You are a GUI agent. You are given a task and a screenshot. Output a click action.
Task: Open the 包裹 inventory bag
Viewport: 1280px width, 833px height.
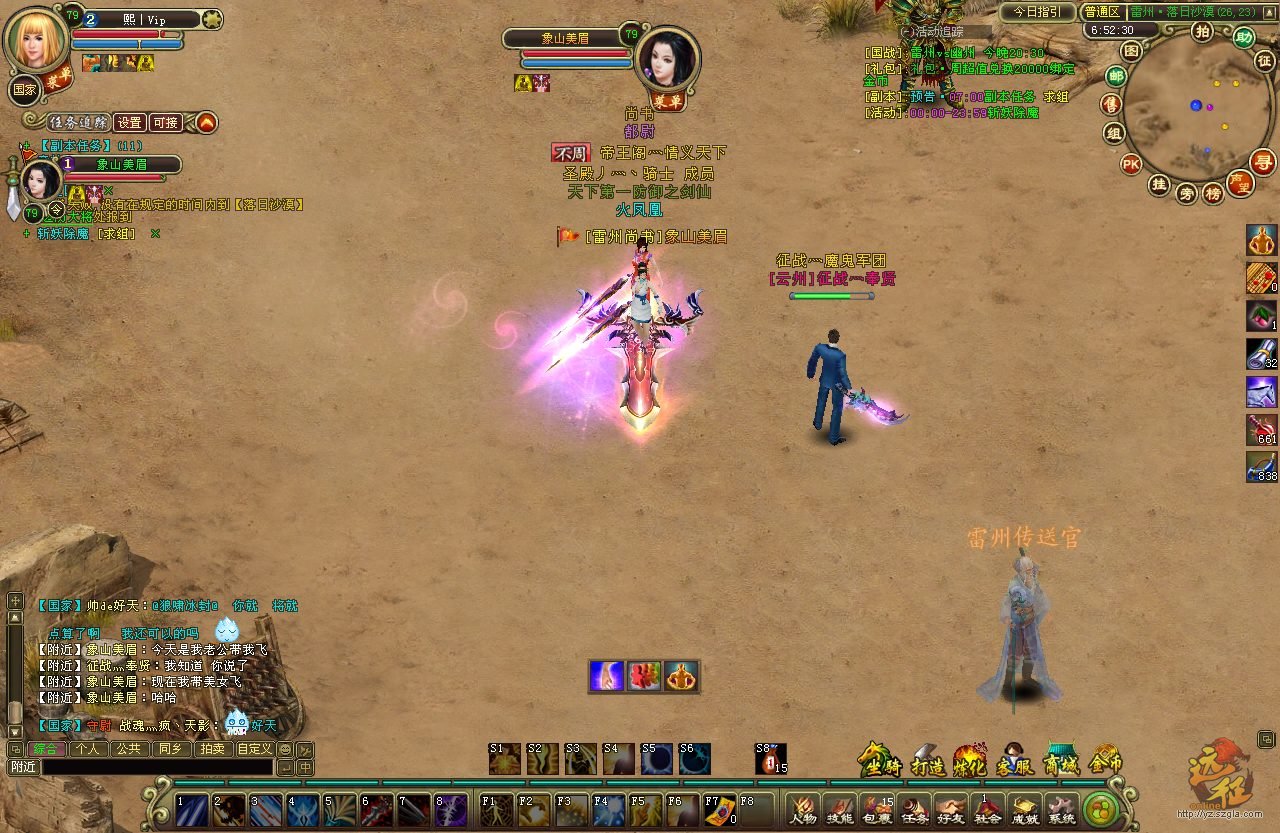coord(877,808)
